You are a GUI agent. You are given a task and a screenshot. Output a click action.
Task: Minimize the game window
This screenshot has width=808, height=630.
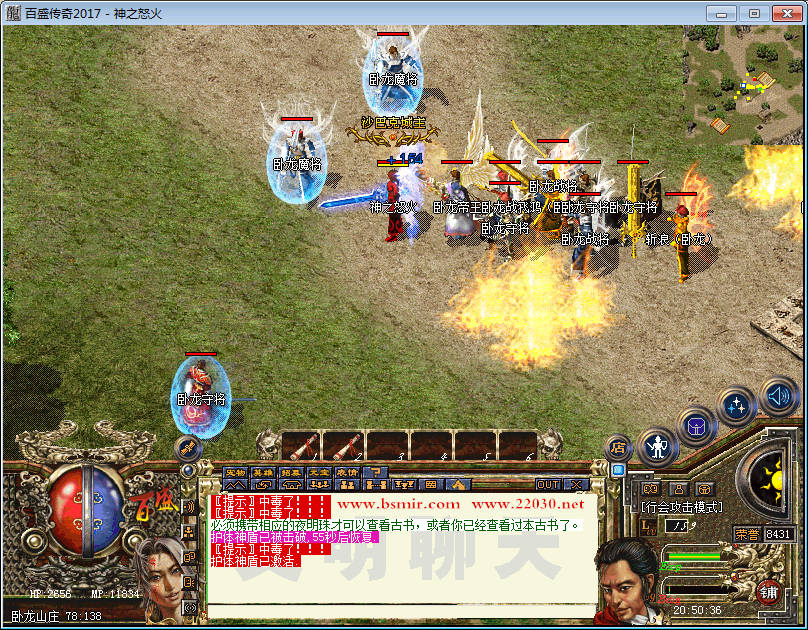click(723, 13)
